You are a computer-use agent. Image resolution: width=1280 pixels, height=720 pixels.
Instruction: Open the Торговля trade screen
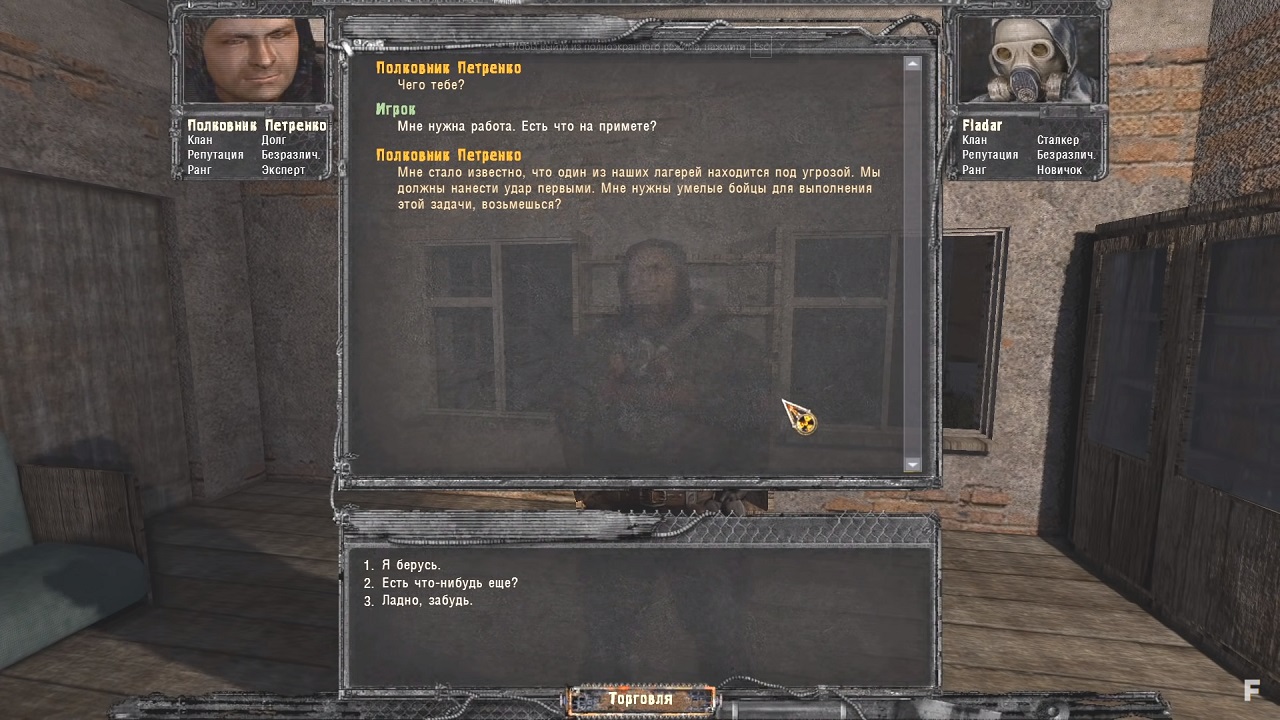pyautogui.click(x=641, y=699)
